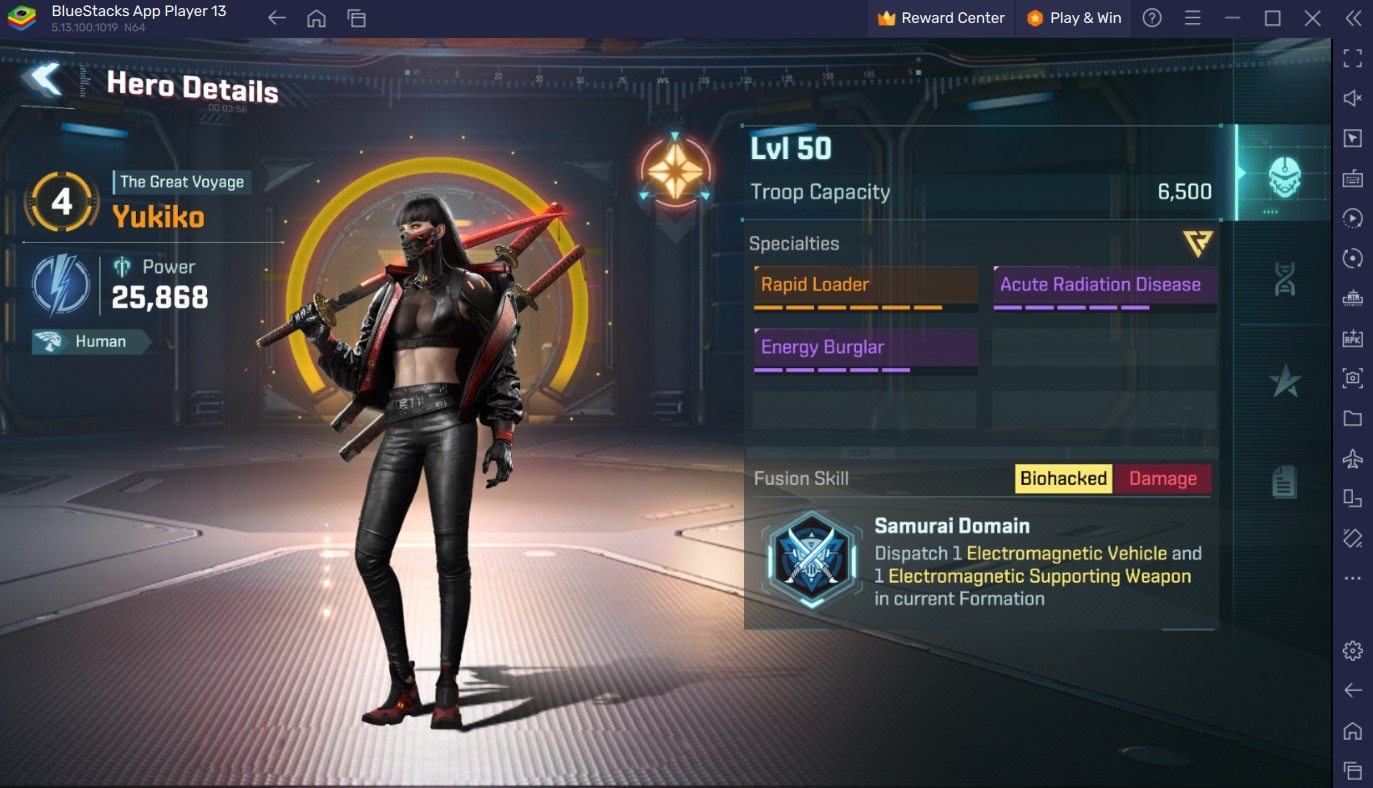Switch to the document tab
1373x788 pixels.
point(1284,482)
